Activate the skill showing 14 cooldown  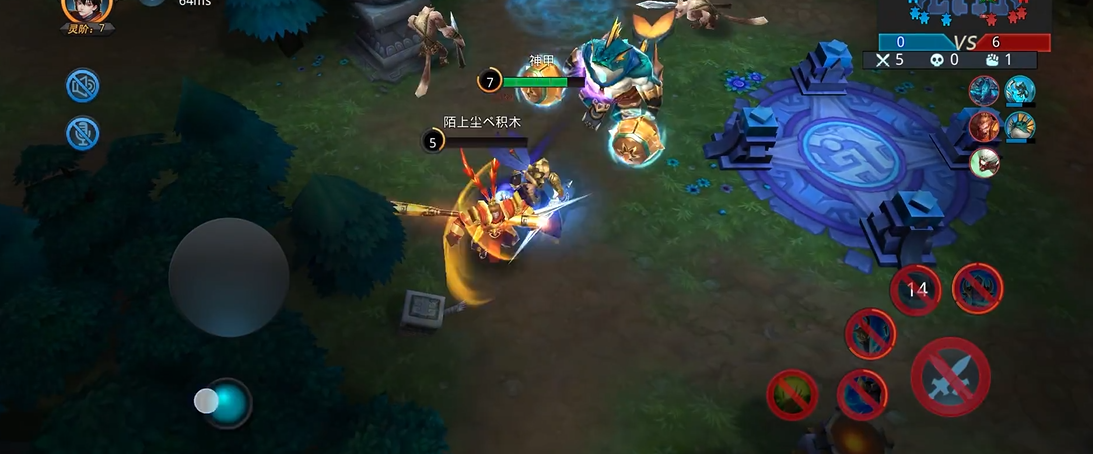pos(916,290)
